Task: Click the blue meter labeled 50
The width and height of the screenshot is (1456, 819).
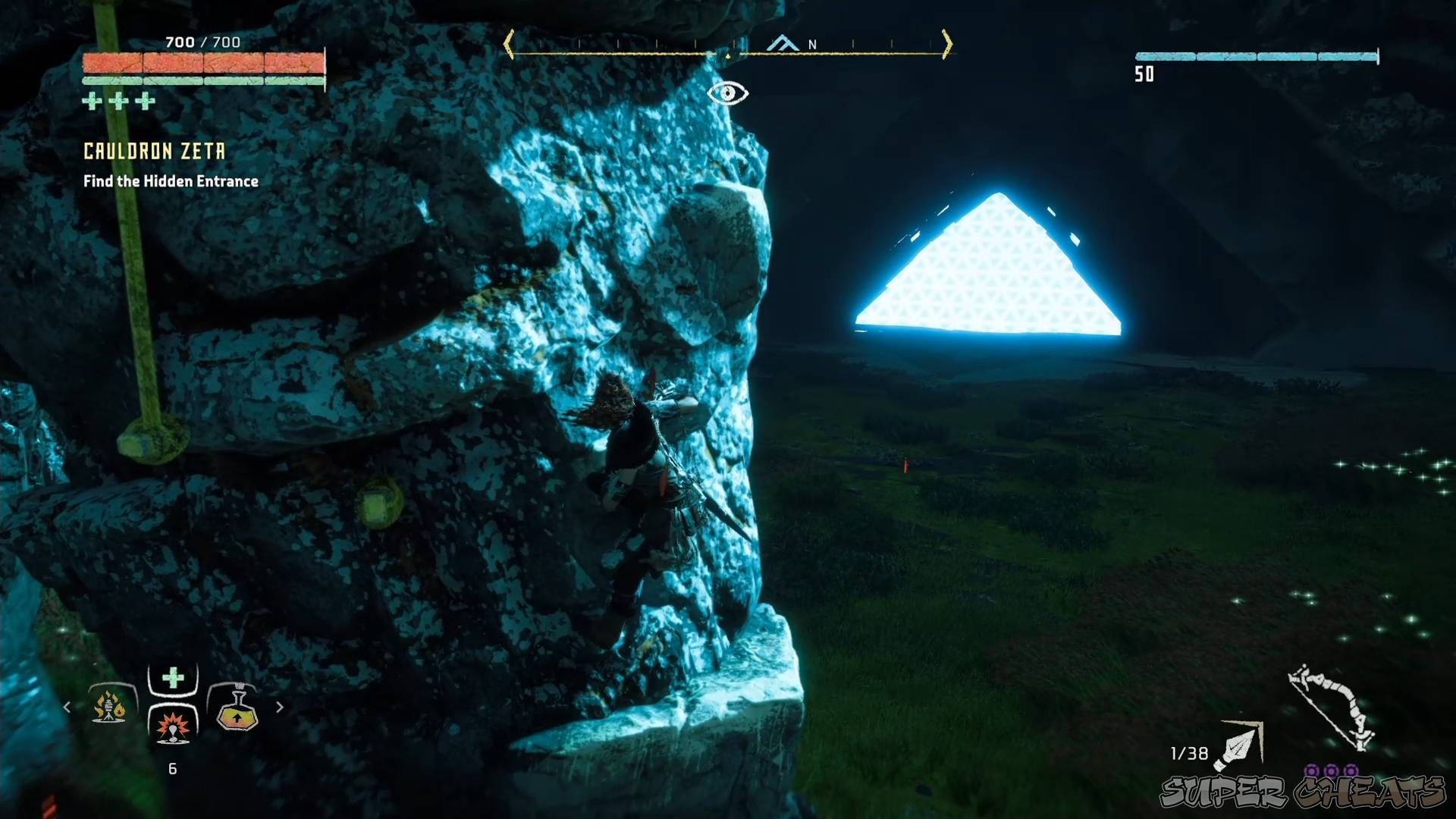Action: coord(1255,55)
